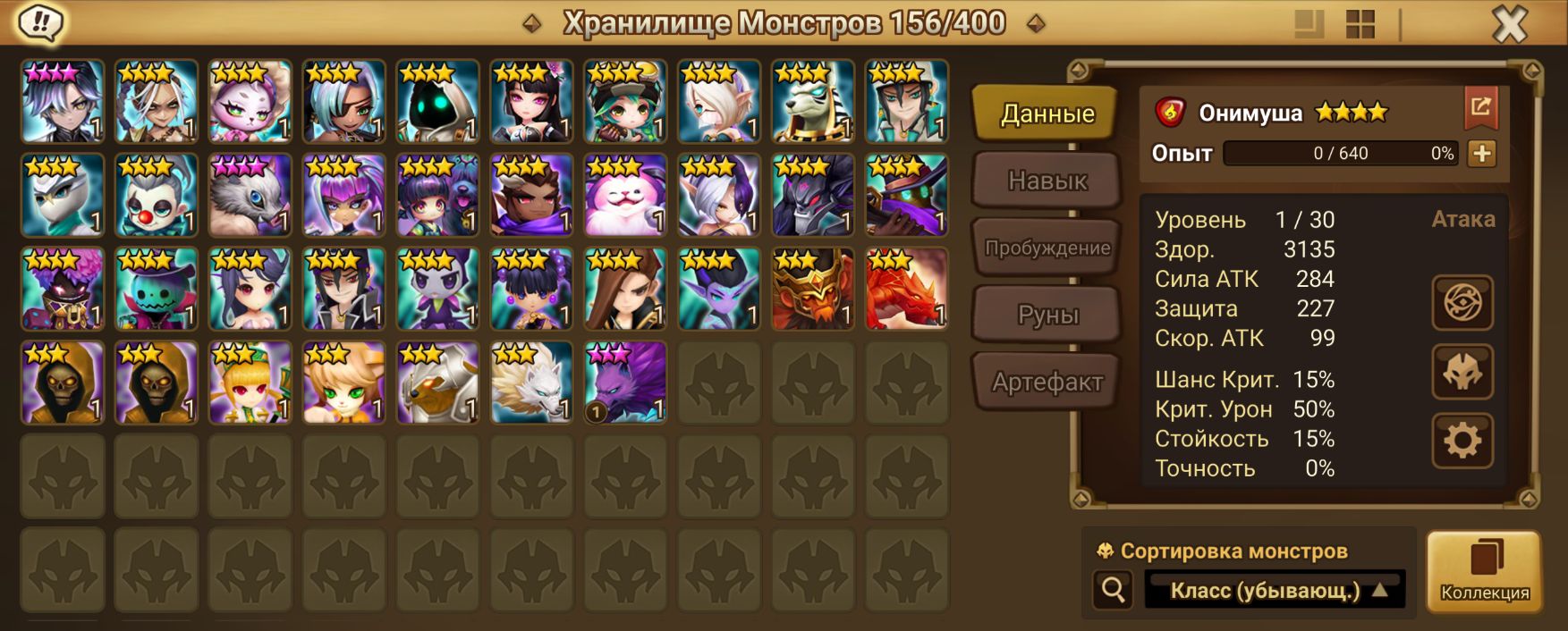Click the monster mask icon button
The height and width of the screenshot is (631, 1568).
point(1462,372)
